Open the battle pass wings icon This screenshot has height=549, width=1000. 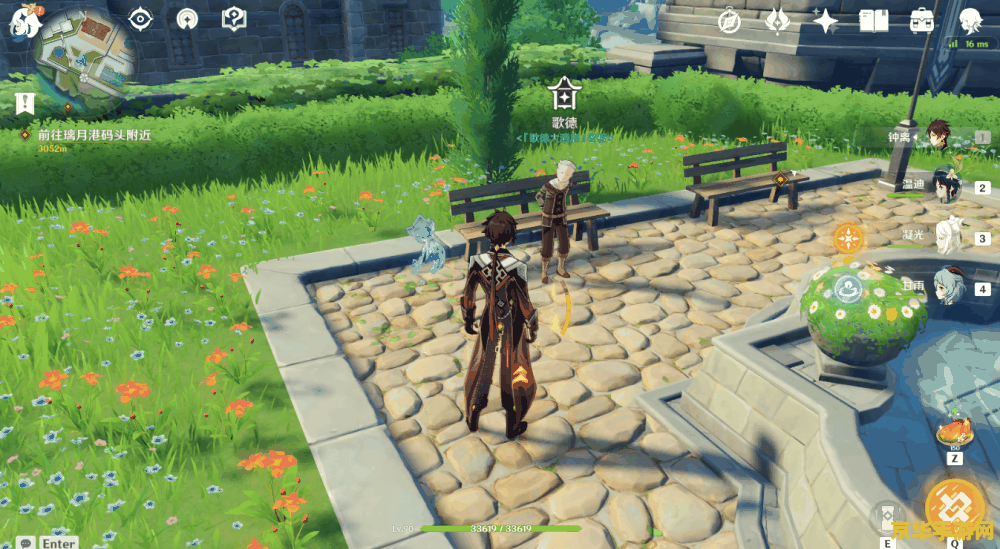[x=778, y=21]
